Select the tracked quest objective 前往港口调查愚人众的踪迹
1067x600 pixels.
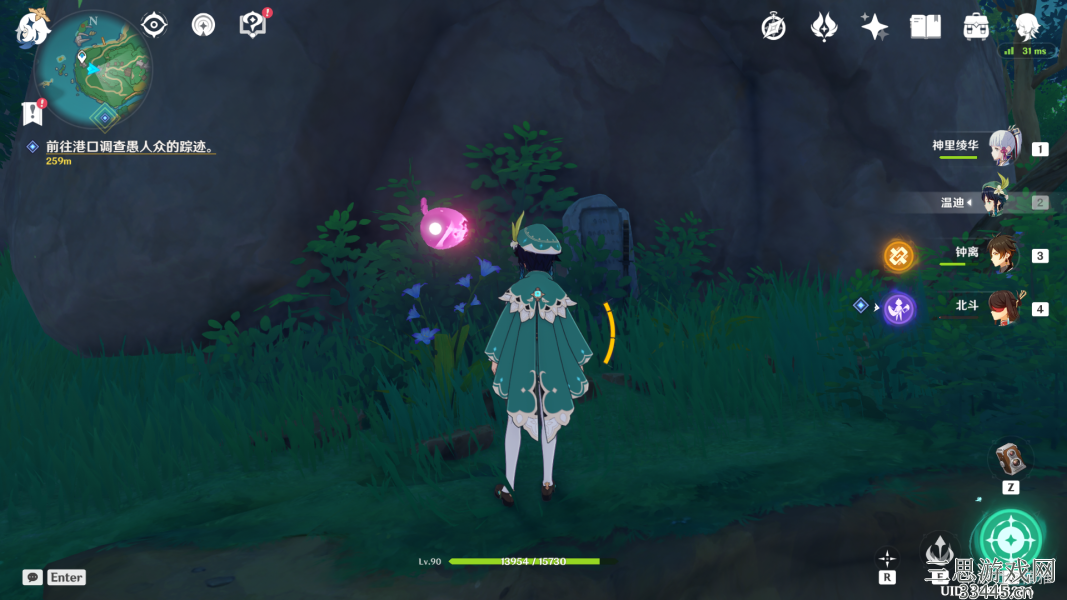pyautogui.click(x=130, y=147)
